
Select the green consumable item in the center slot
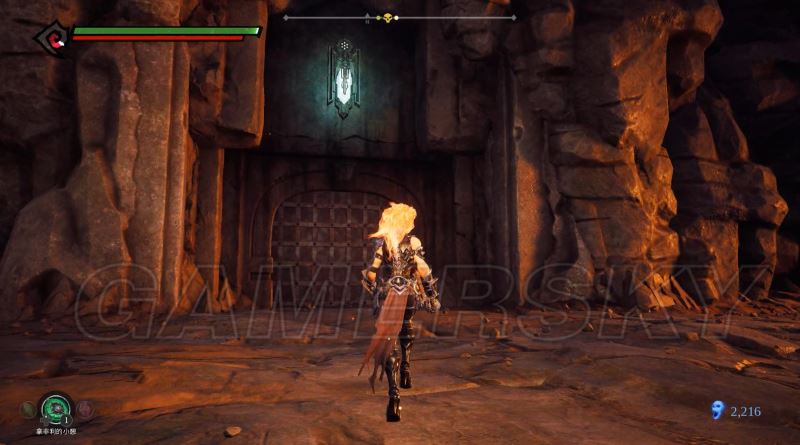(x=54, y=408)
